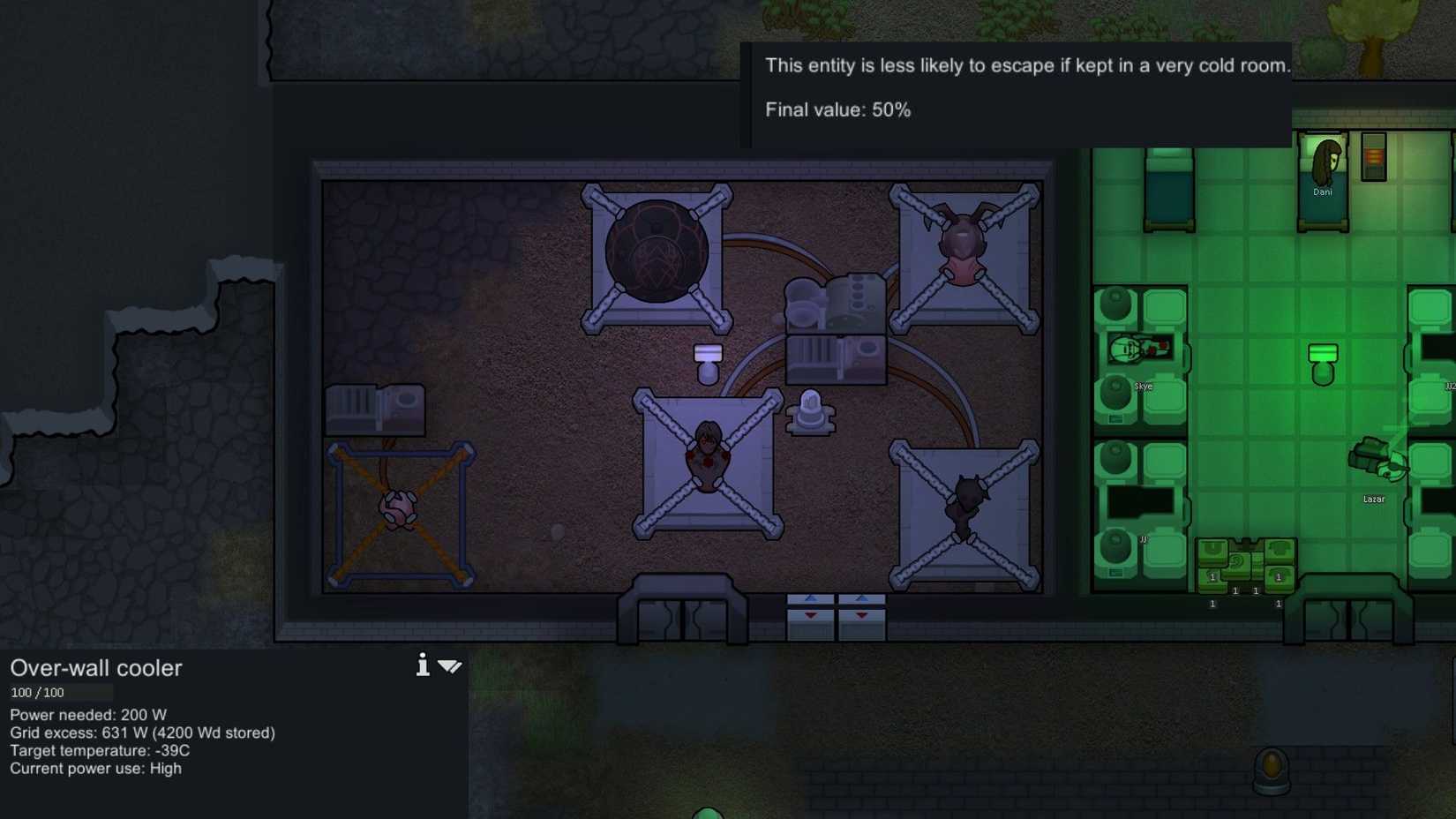This screenshot has height=819, width=1456.
Task: Select Lazar standing in the green room
Action: (x=1377, y=459)
